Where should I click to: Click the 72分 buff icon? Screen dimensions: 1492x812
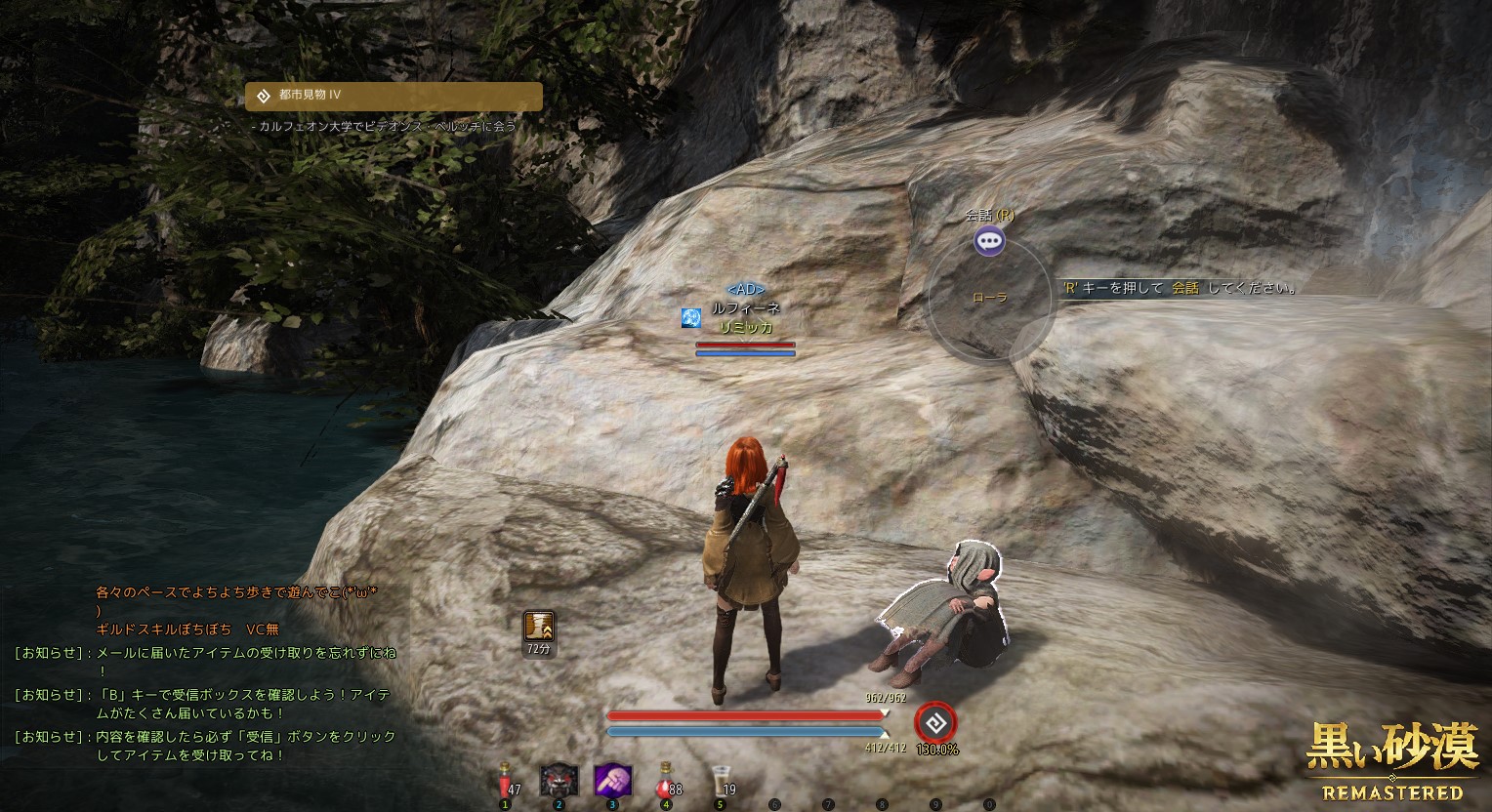click(539, 627)
